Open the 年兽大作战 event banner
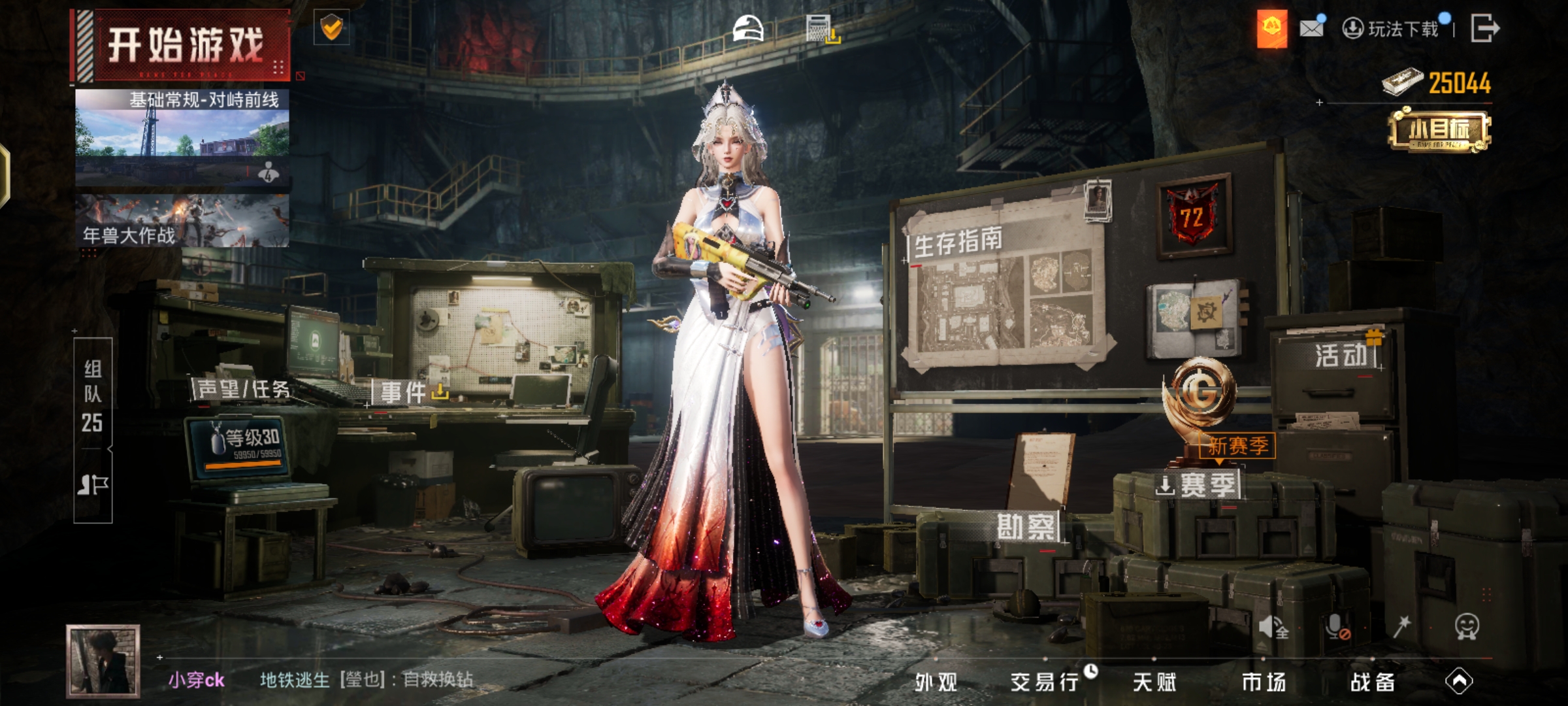Viewport: 1568px width, 706px height. coord(182,220)
